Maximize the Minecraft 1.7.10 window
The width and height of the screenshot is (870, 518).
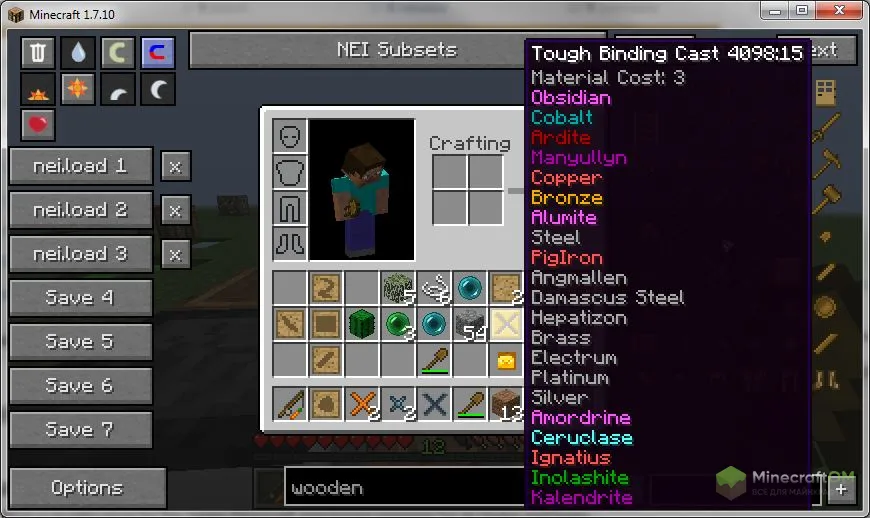802,10
